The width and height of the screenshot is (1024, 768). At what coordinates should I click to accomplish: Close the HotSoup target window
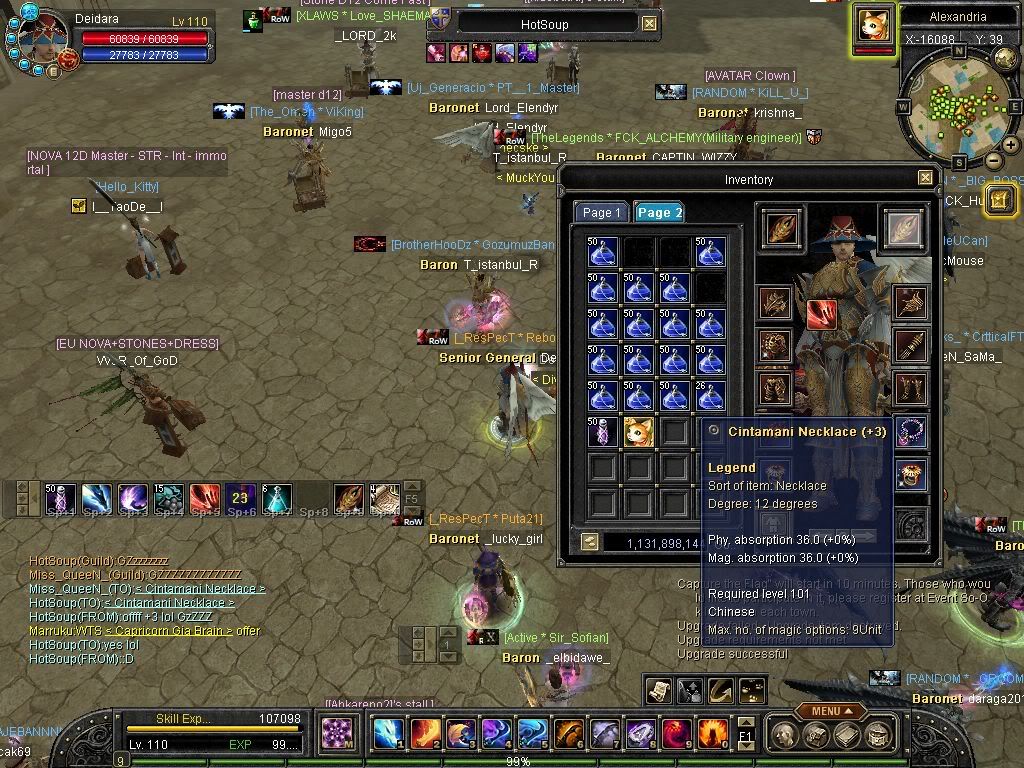coord(650,23)
